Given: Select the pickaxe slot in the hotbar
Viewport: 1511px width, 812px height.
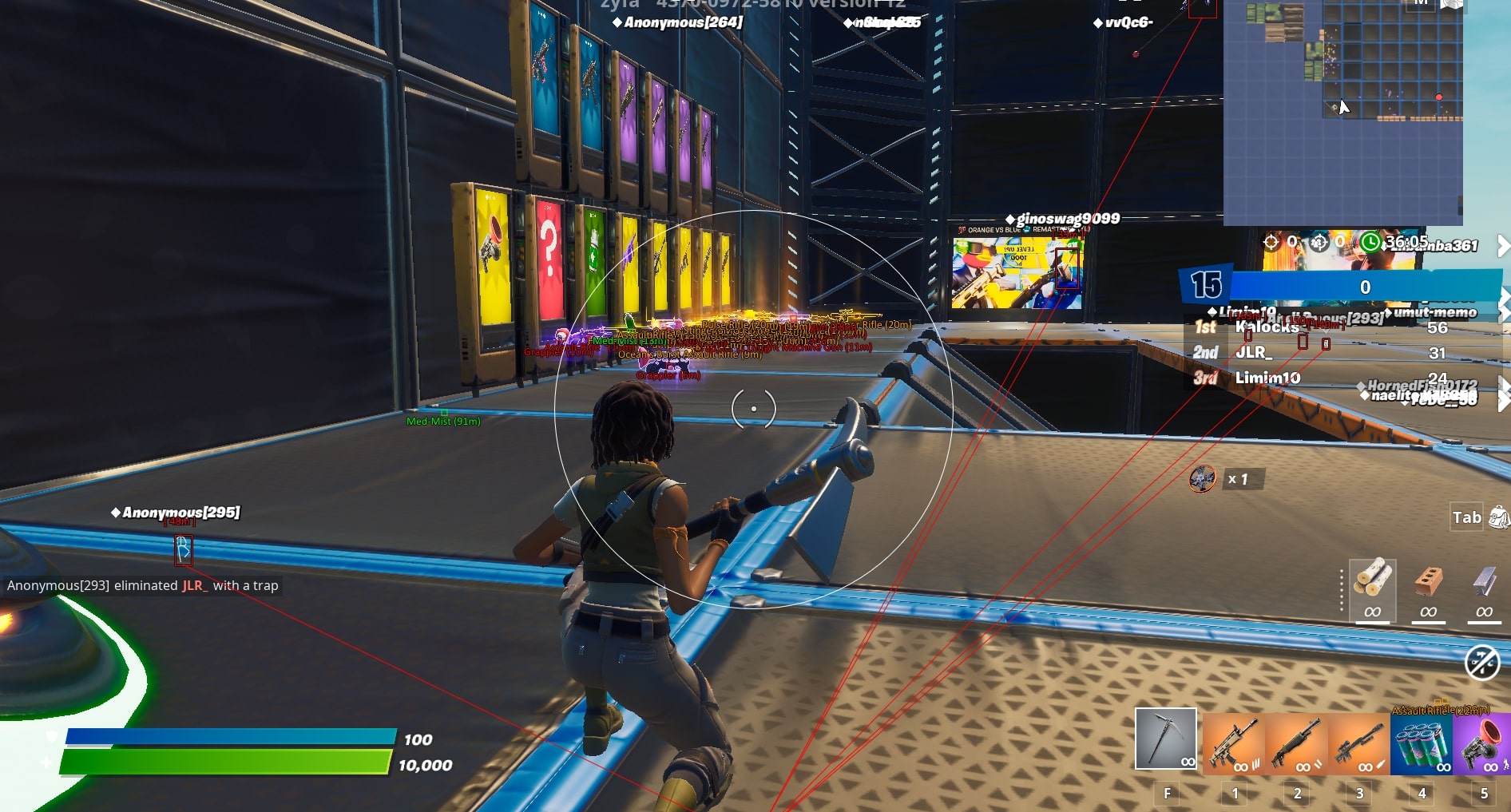Looking at the screenshot, I should (1165, 739).
